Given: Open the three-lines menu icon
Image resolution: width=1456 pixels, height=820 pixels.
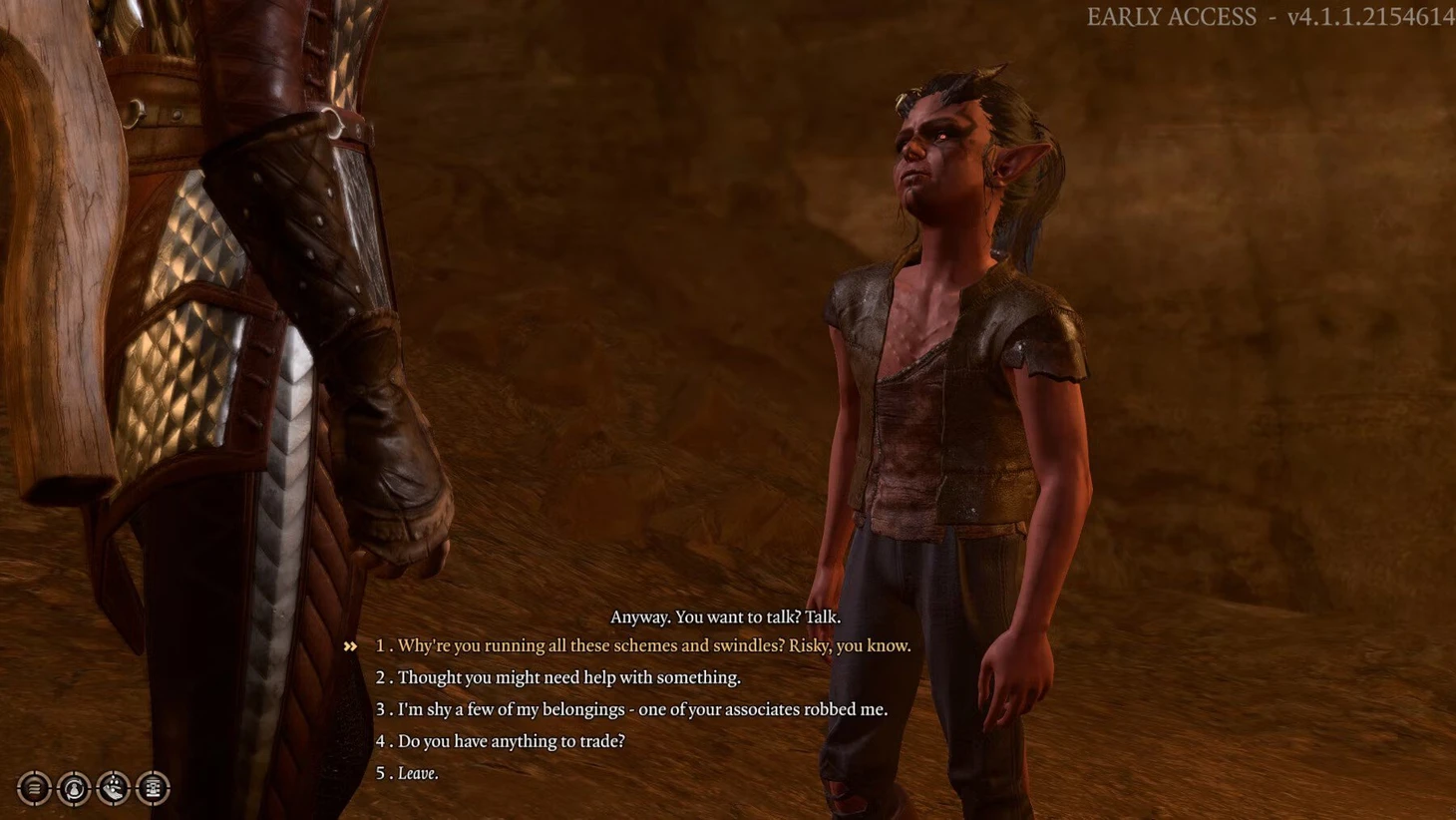Looking at the screenshot, I should click(34, 788).
